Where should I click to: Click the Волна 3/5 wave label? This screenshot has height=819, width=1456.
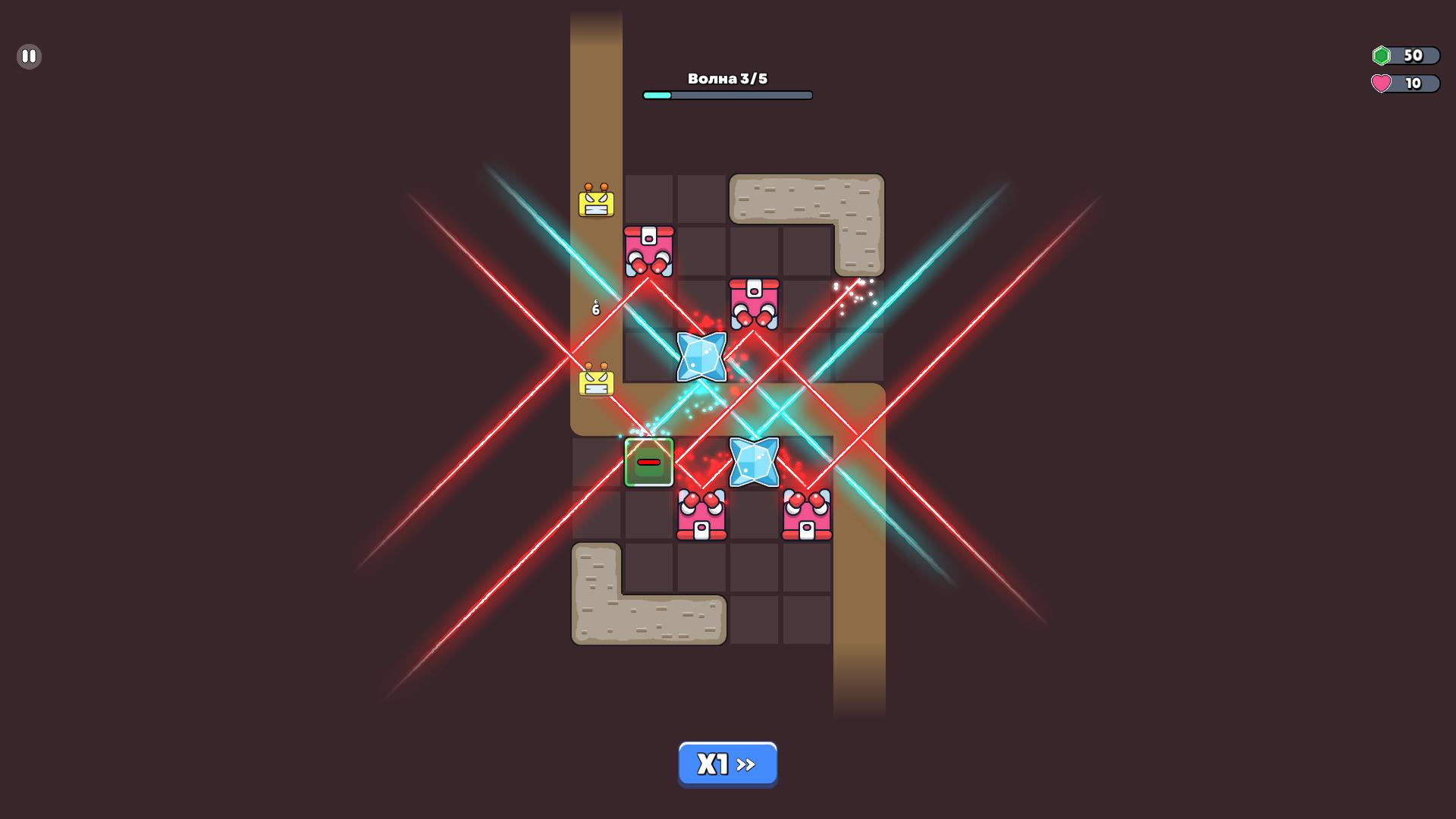[x=727, y=77]
